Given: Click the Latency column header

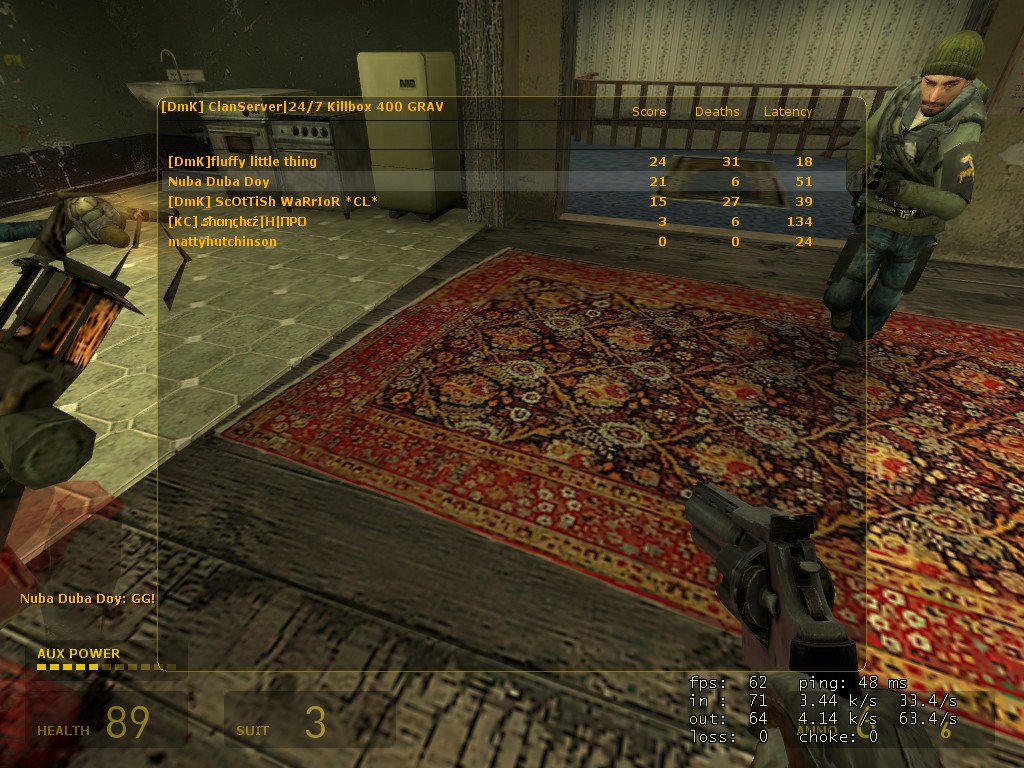Looking at the screenshot, I should click(x=788, y=112).
